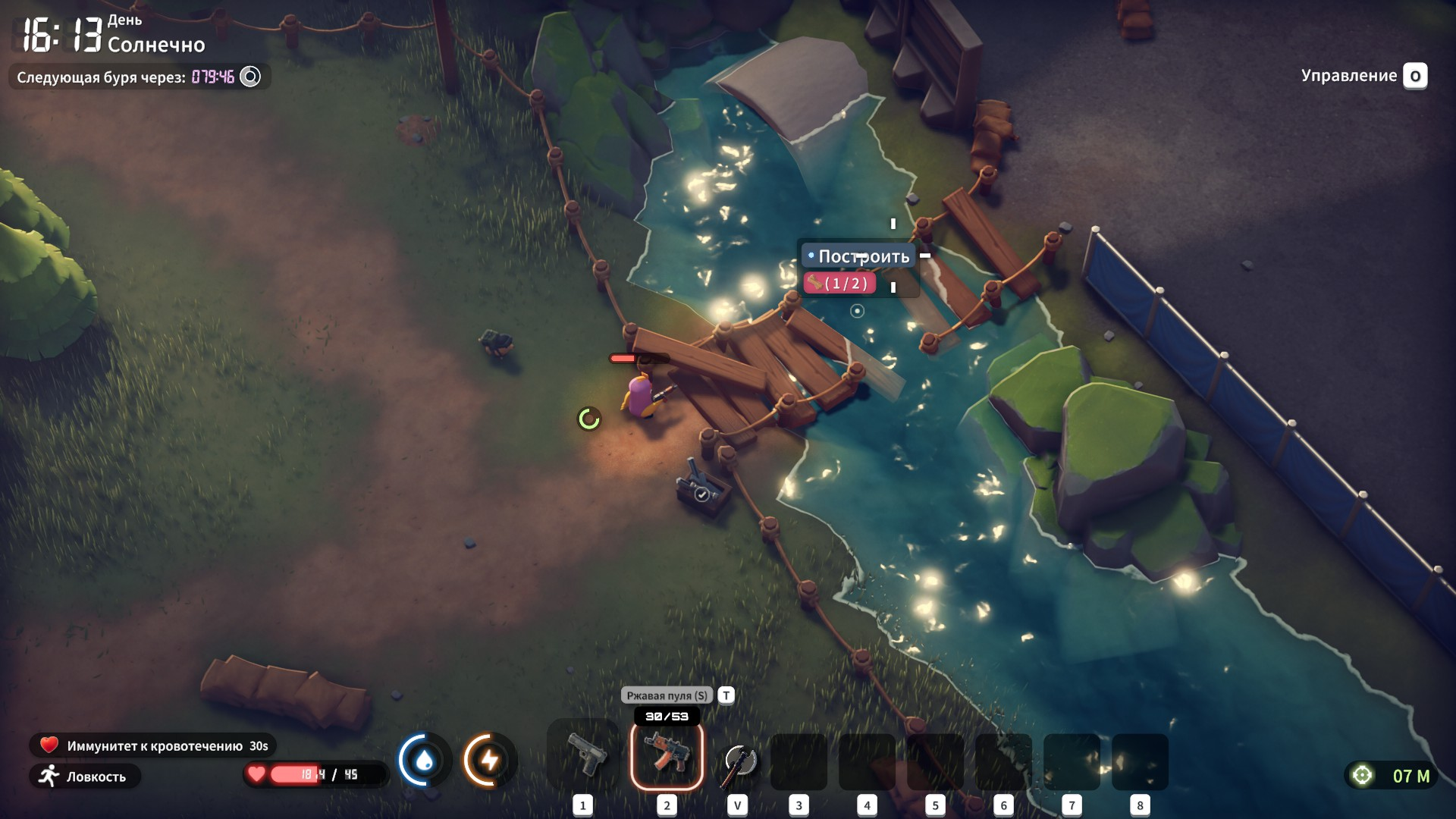
Task: Select the rusty assault rifle slot
Action: pyautogui.click(x=667, y=756)
